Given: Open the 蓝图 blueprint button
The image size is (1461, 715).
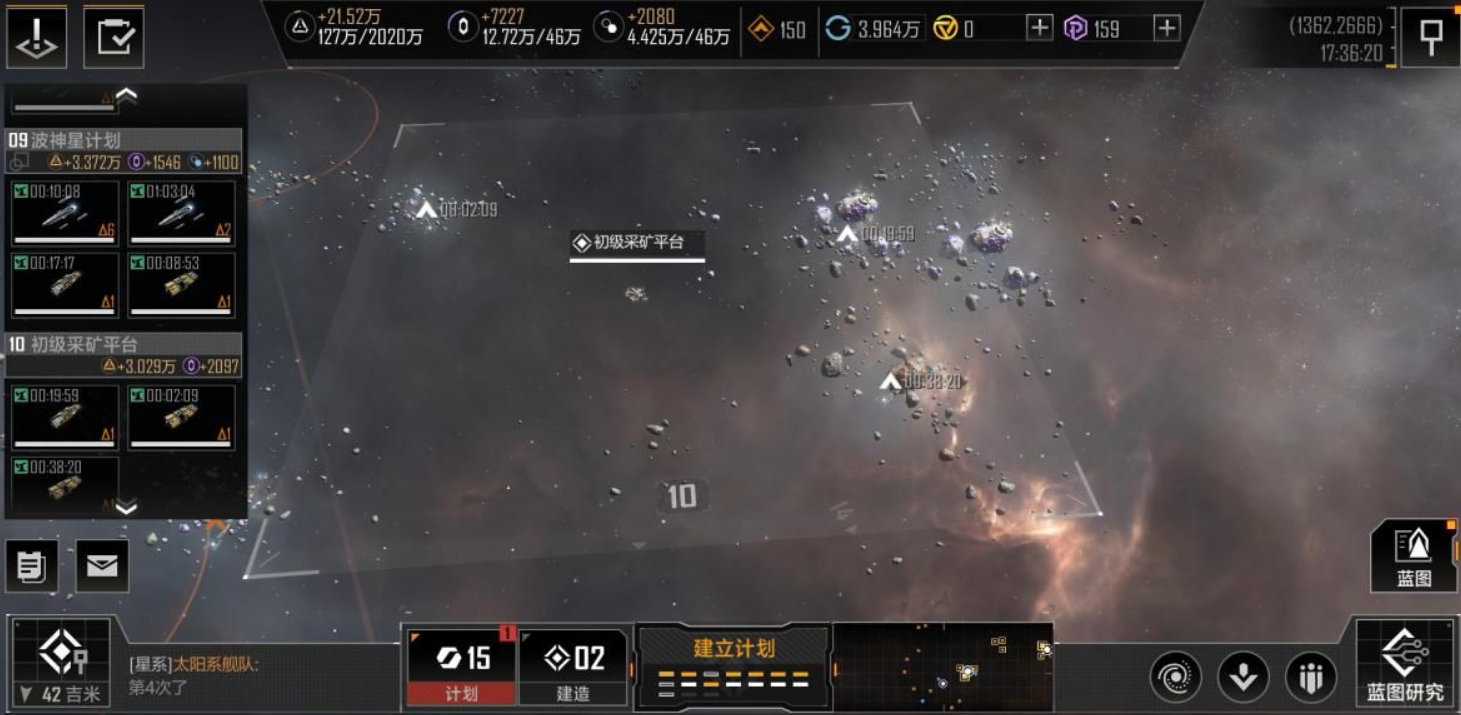Looking at the screenshot, I should [1413, 555].
